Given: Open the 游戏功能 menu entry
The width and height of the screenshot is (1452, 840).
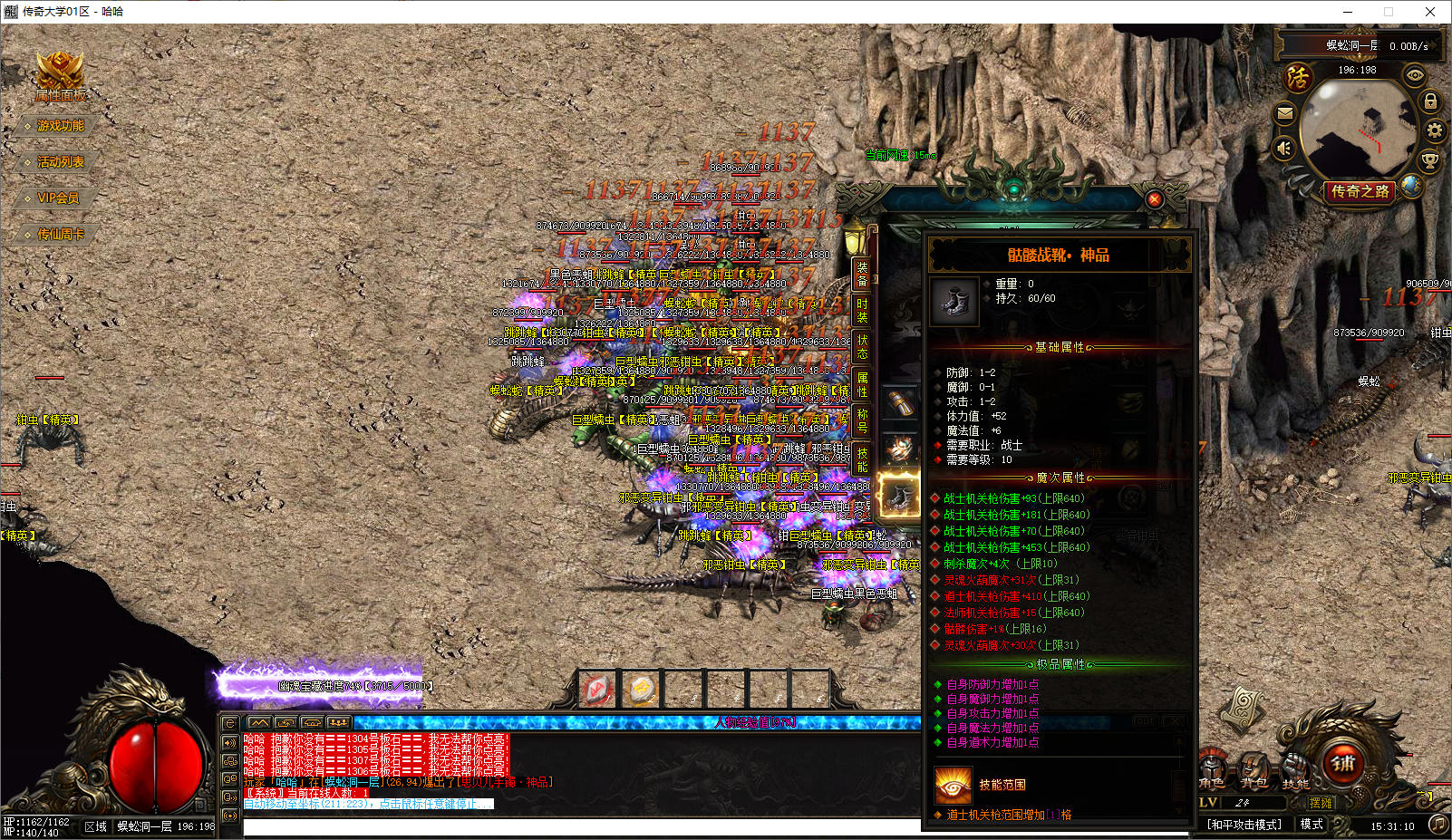Looking at the screenshot, I should tap(60, 126).
